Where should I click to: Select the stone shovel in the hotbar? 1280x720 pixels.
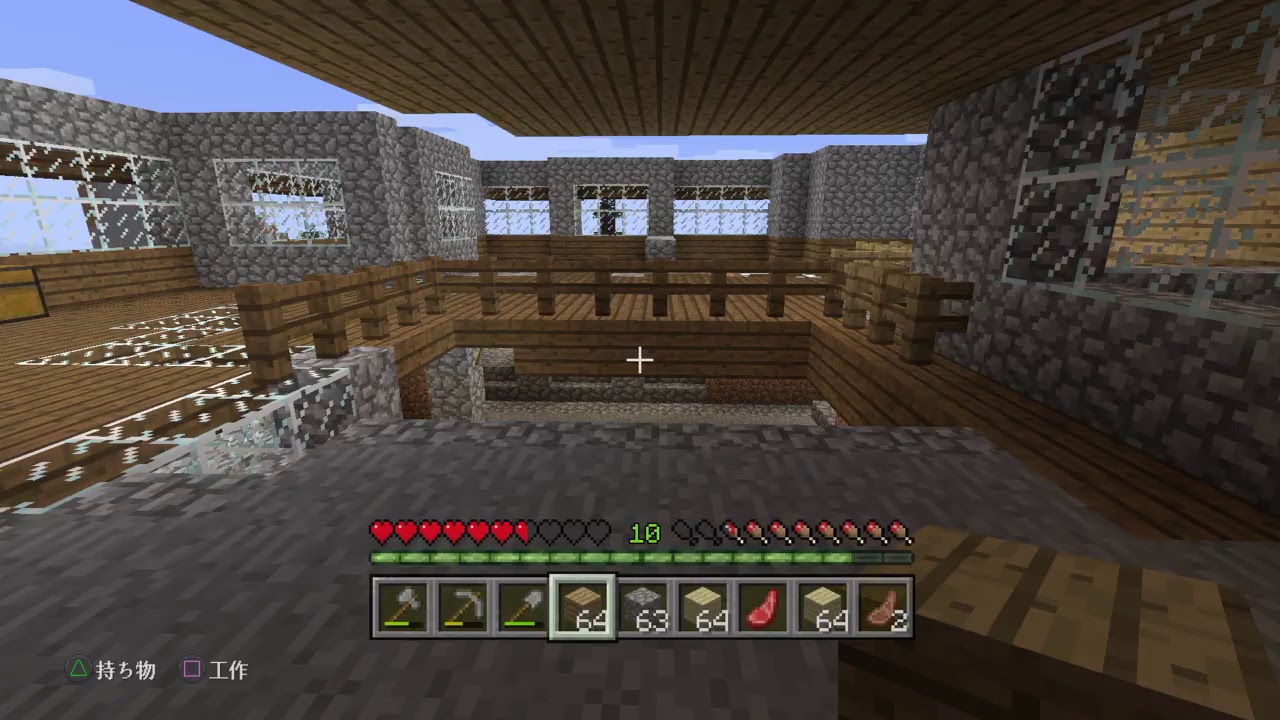[x=523, y=607]
